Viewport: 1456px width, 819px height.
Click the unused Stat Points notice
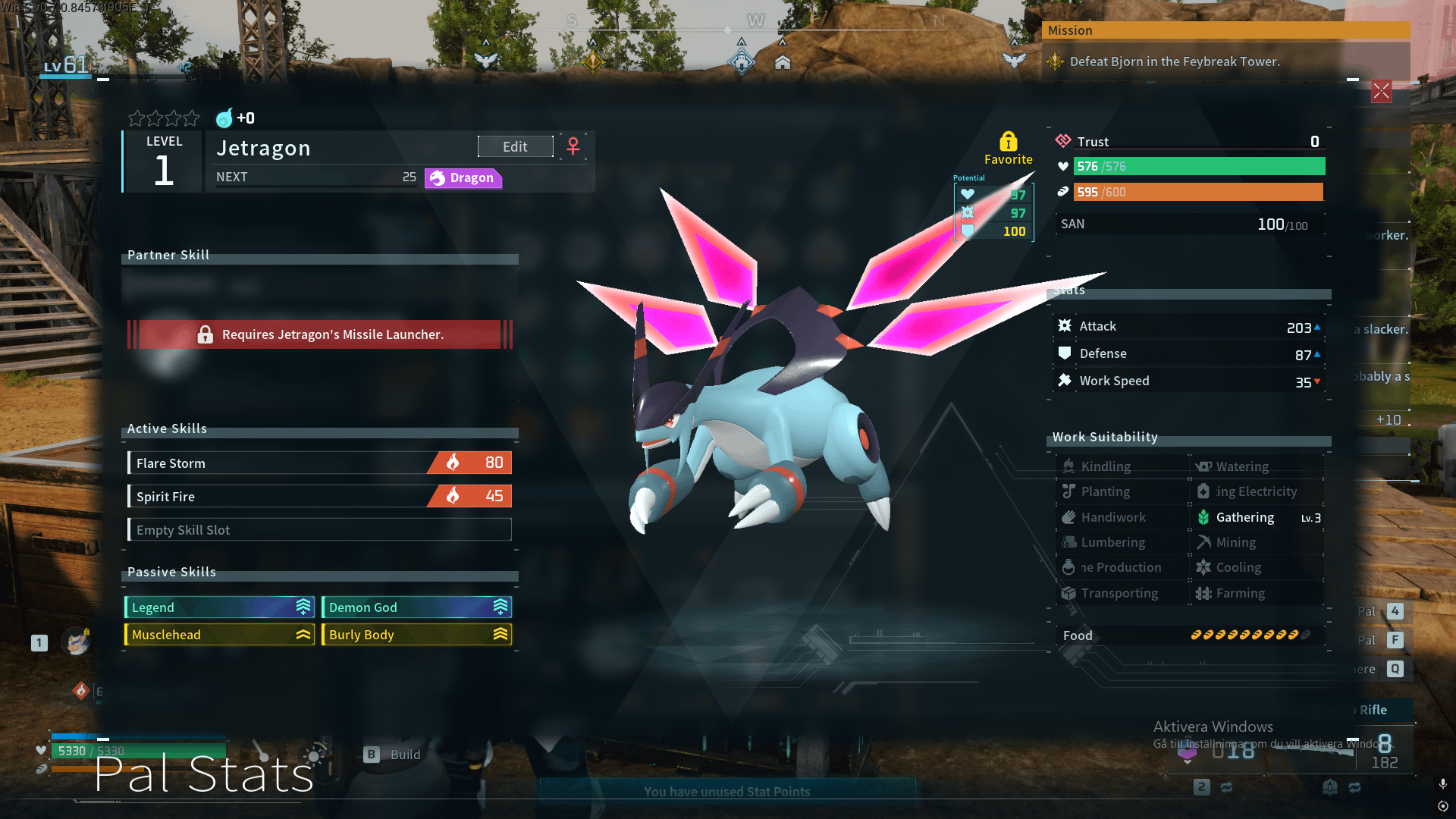point(726,791)
